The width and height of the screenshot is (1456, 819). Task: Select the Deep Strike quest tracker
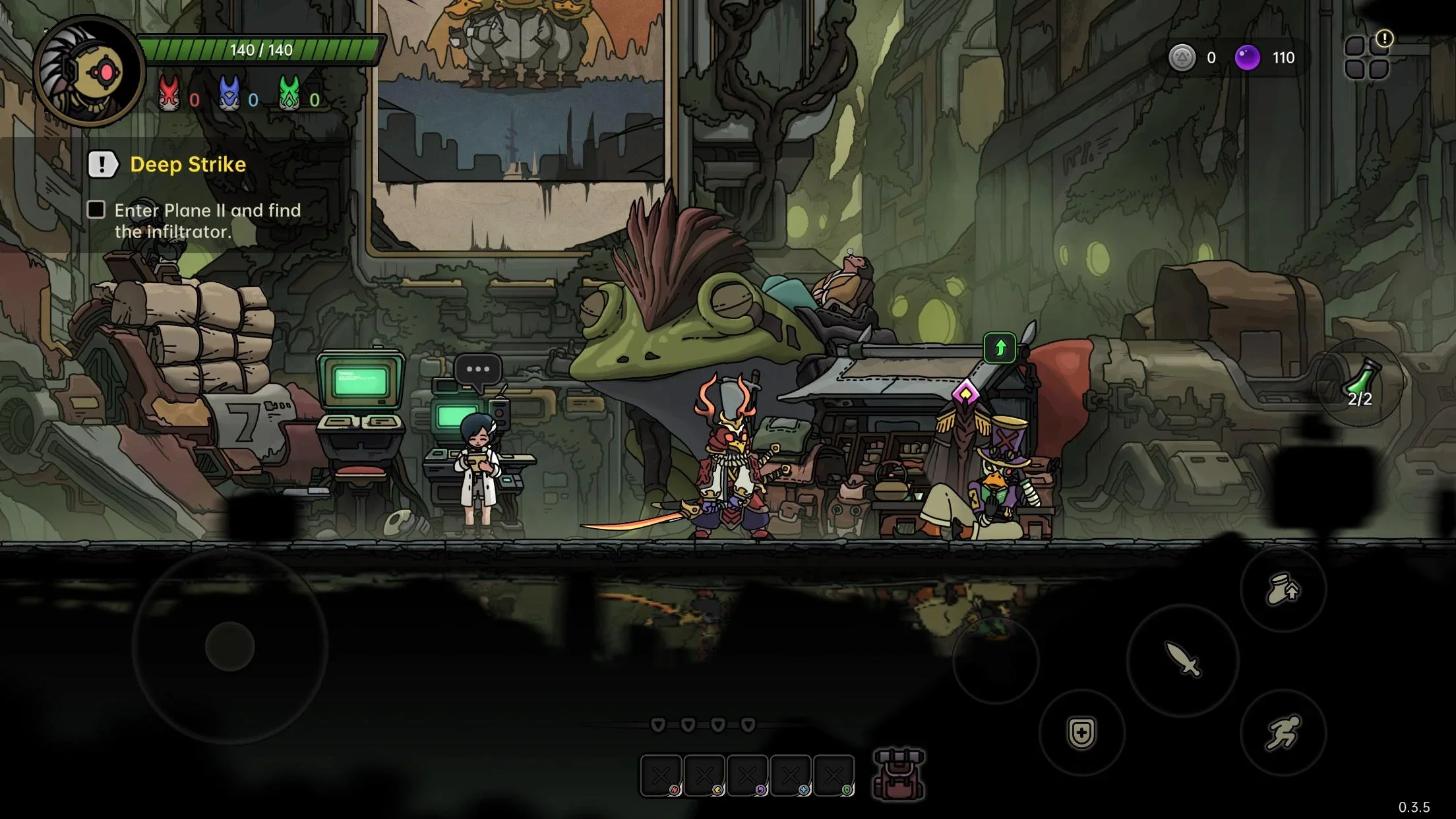click(187, 165)
